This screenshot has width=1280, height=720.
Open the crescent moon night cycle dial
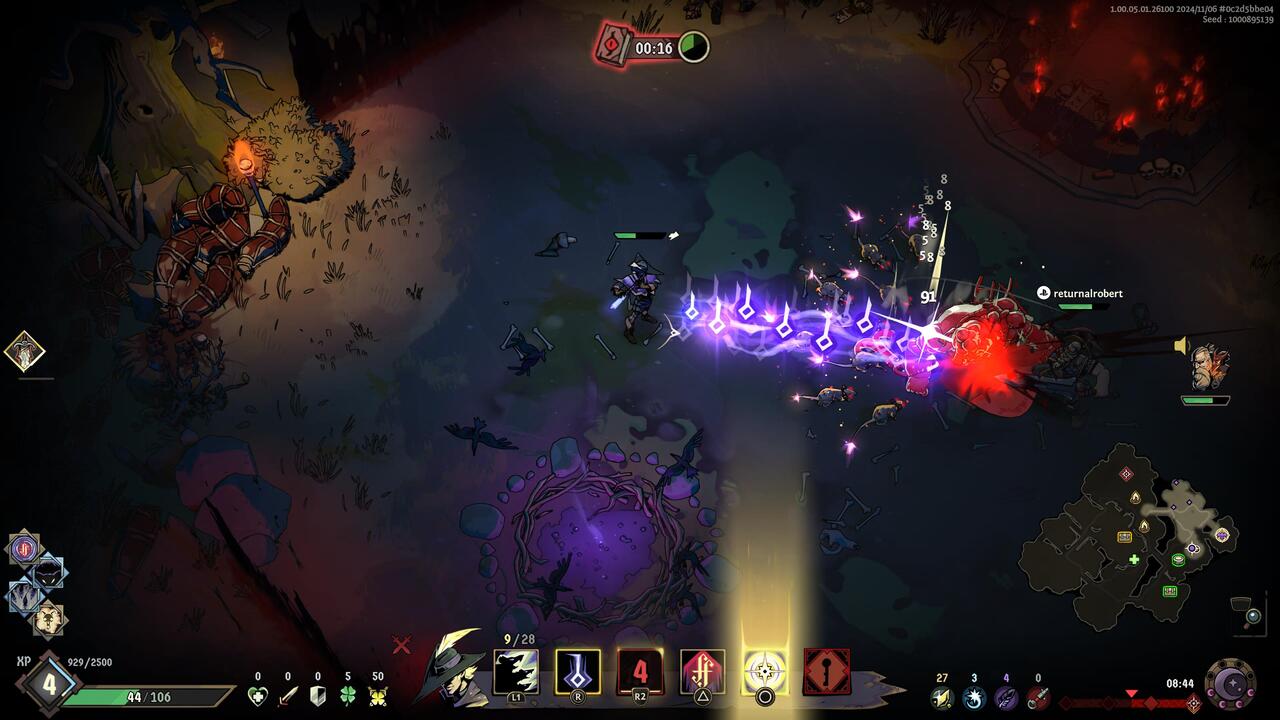(x=1230, y=685)
